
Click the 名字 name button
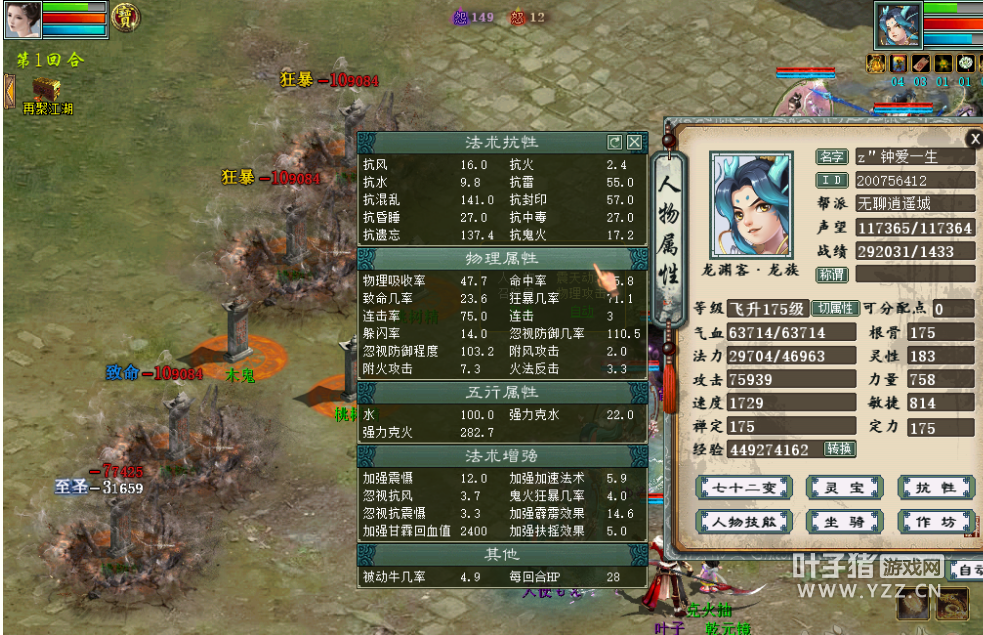click(831, 157)
